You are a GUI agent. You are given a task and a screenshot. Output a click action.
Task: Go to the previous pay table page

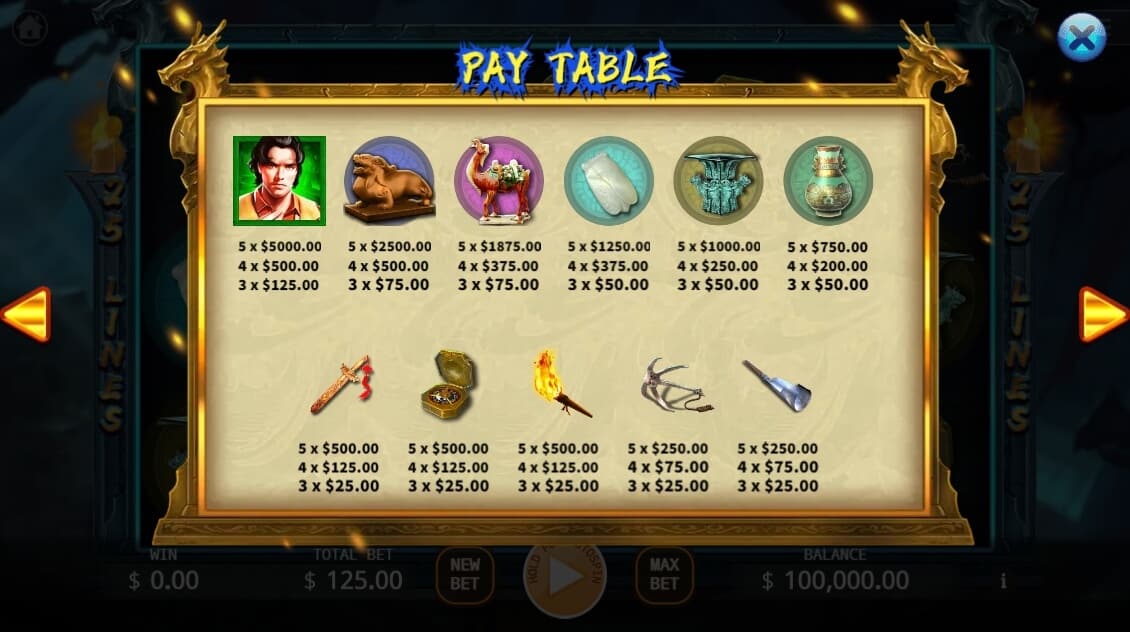click(x=26, y=315)
